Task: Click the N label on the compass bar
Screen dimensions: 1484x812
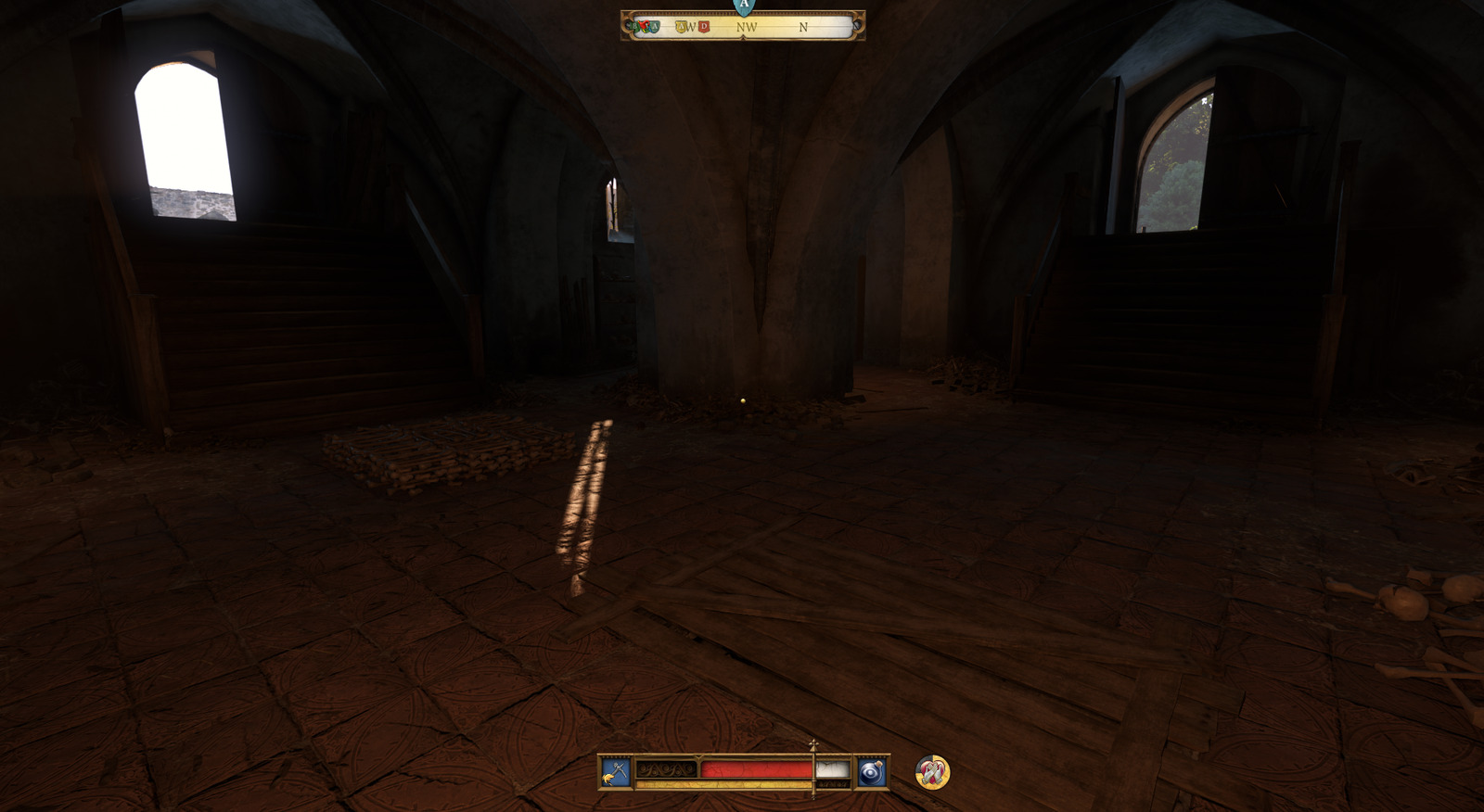Action: (803, 27)
